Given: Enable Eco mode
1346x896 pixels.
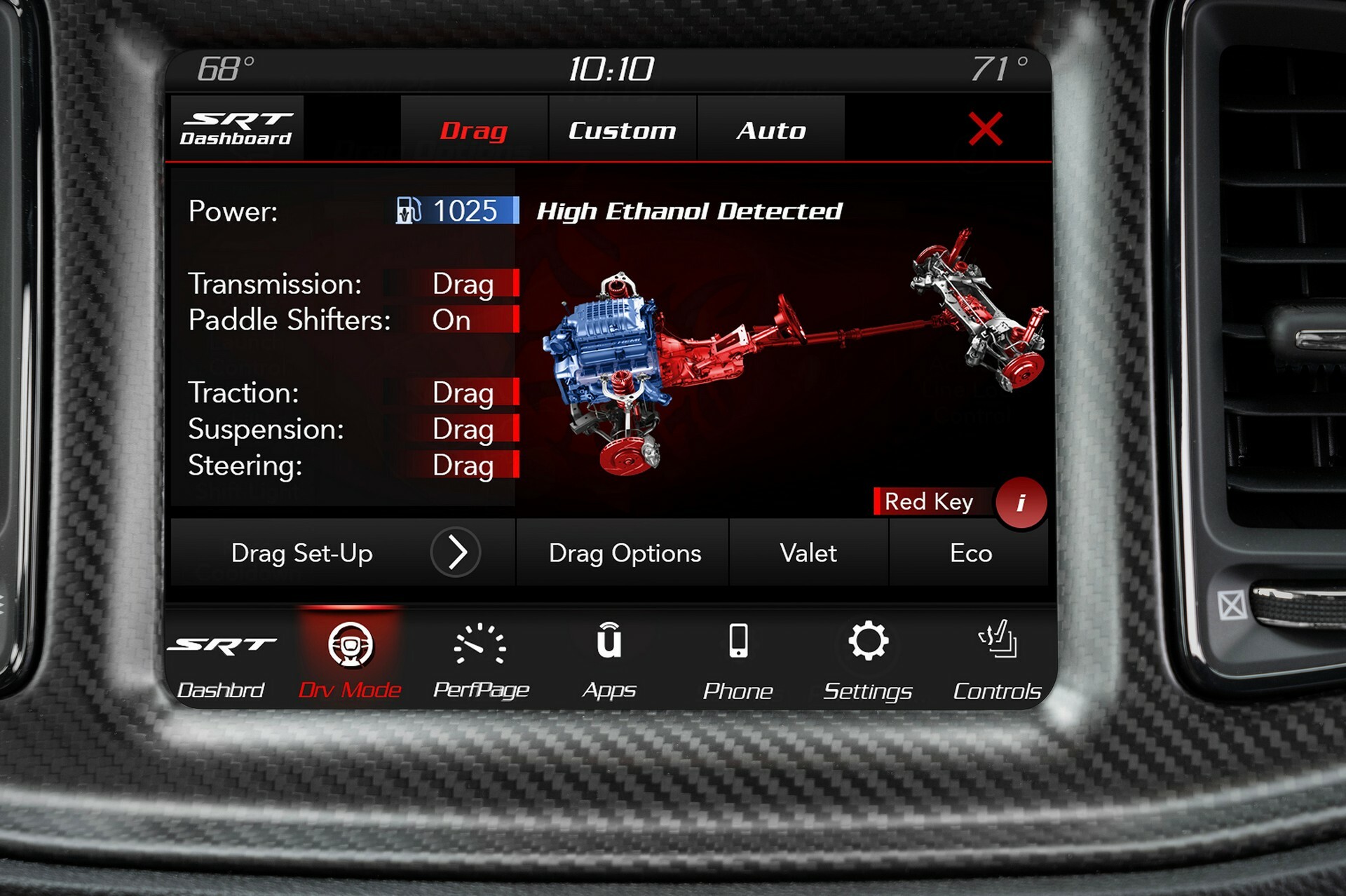Looking at the screenshot, I should pyautogui.click(x=971, y=552).
